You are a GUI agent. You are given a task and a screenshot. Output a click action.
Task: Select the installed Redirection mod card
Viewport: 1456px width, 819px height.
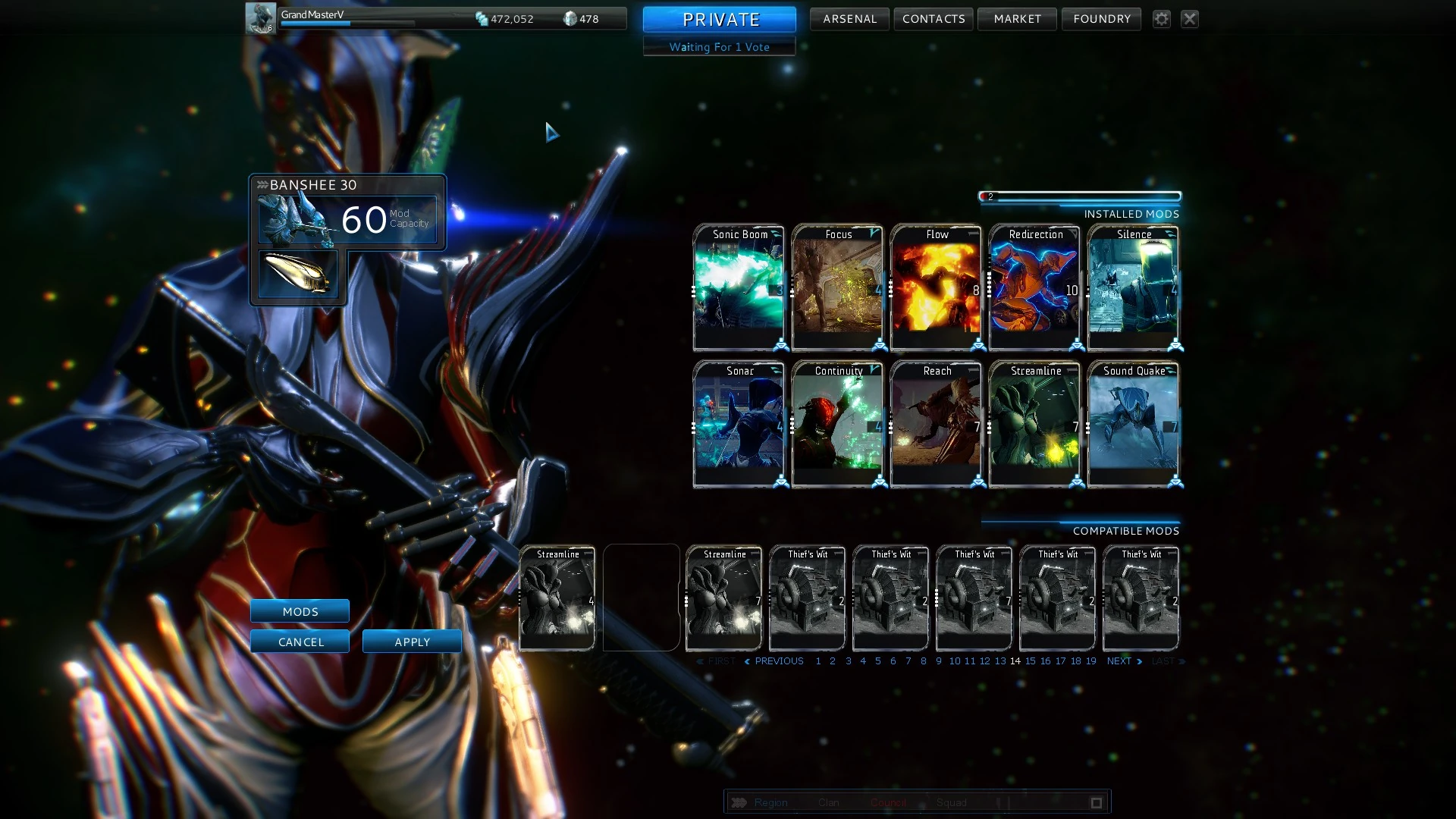1035,288
